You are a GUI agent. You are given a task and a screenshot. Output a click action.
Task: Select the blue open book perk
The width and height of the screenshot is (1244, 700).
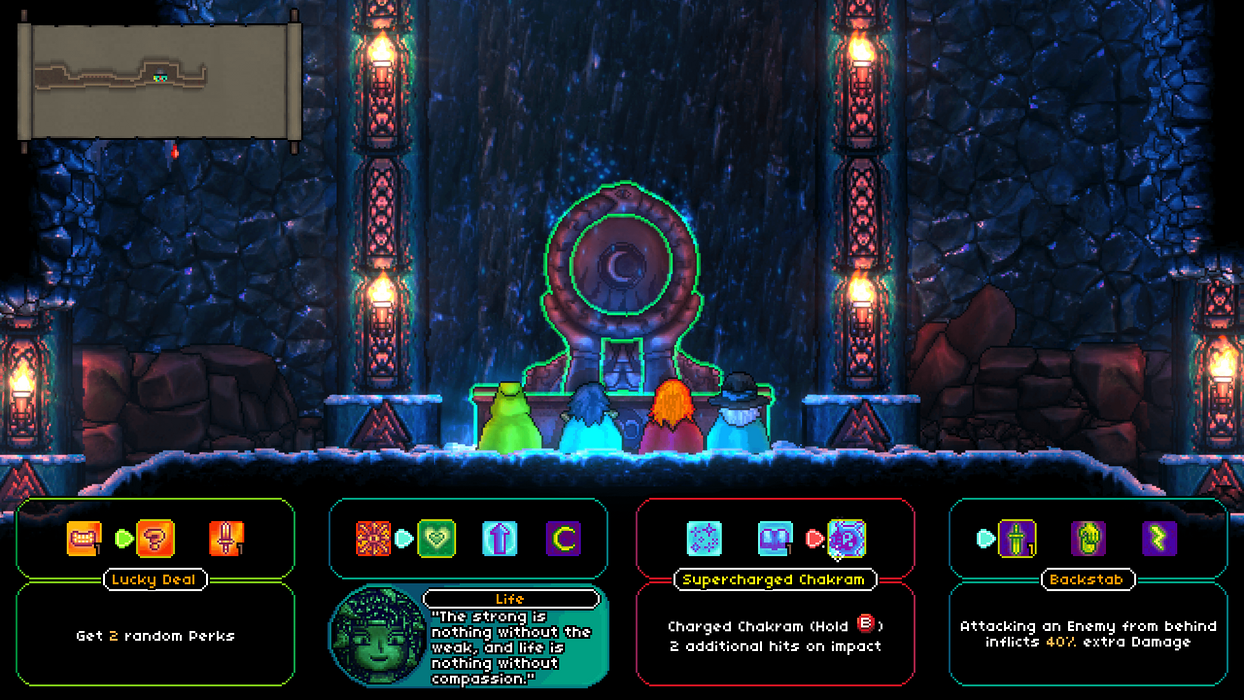775,539
